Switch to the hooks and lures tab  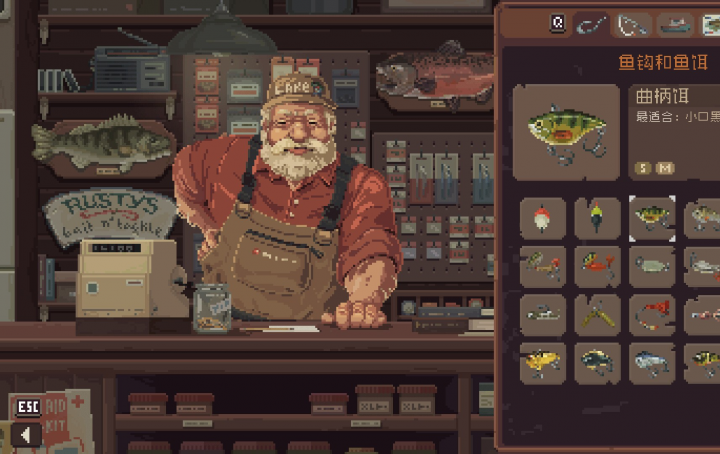pyautogui.click(x=592, y=23)
